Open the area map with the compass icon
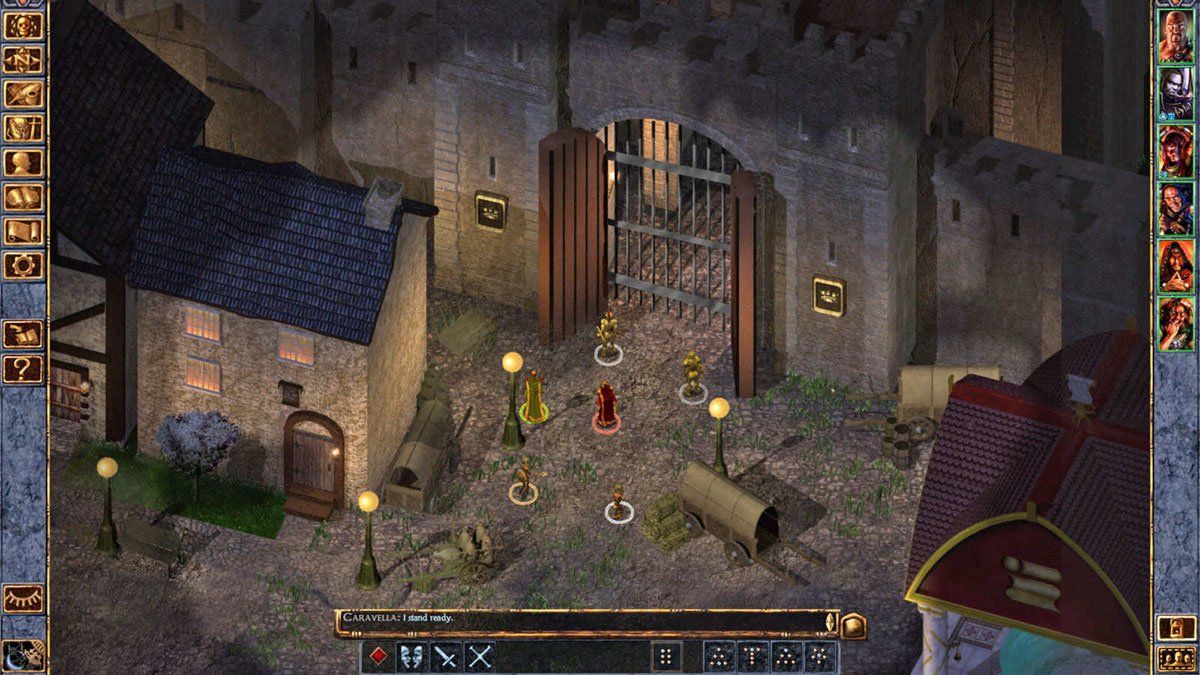Viewport: 1200px width, 675px height. point(23,60)
